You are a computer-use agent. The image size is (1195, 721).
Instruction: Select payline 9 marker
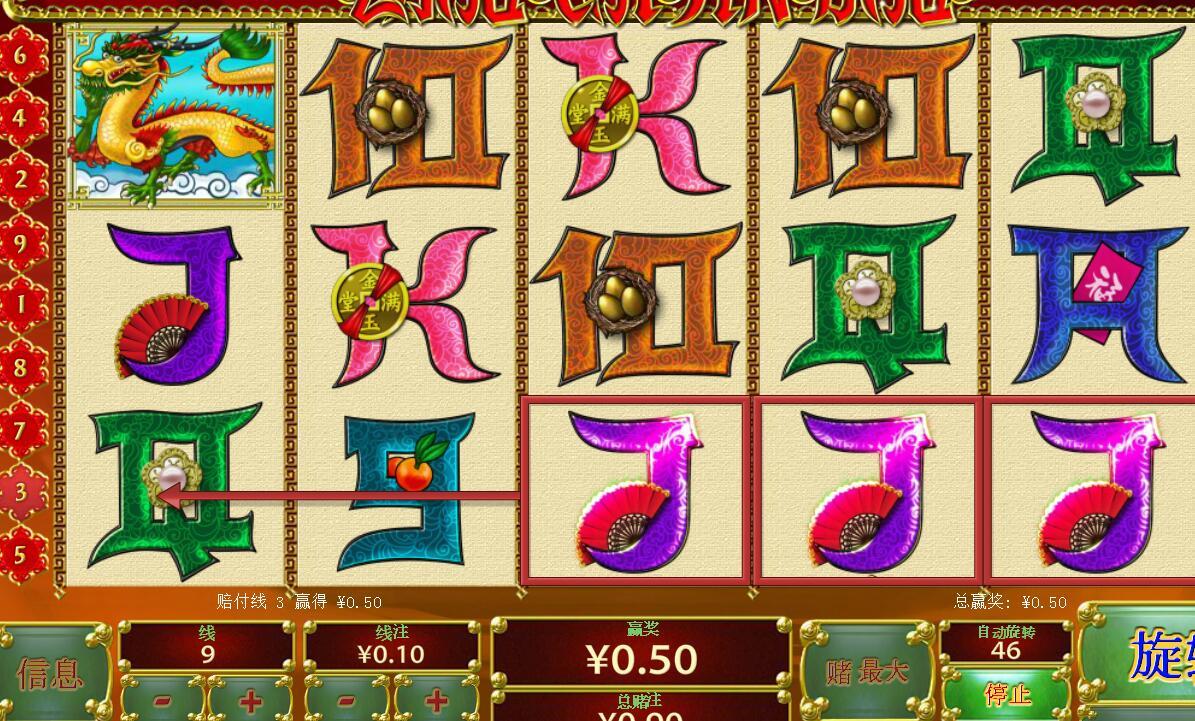21,243
